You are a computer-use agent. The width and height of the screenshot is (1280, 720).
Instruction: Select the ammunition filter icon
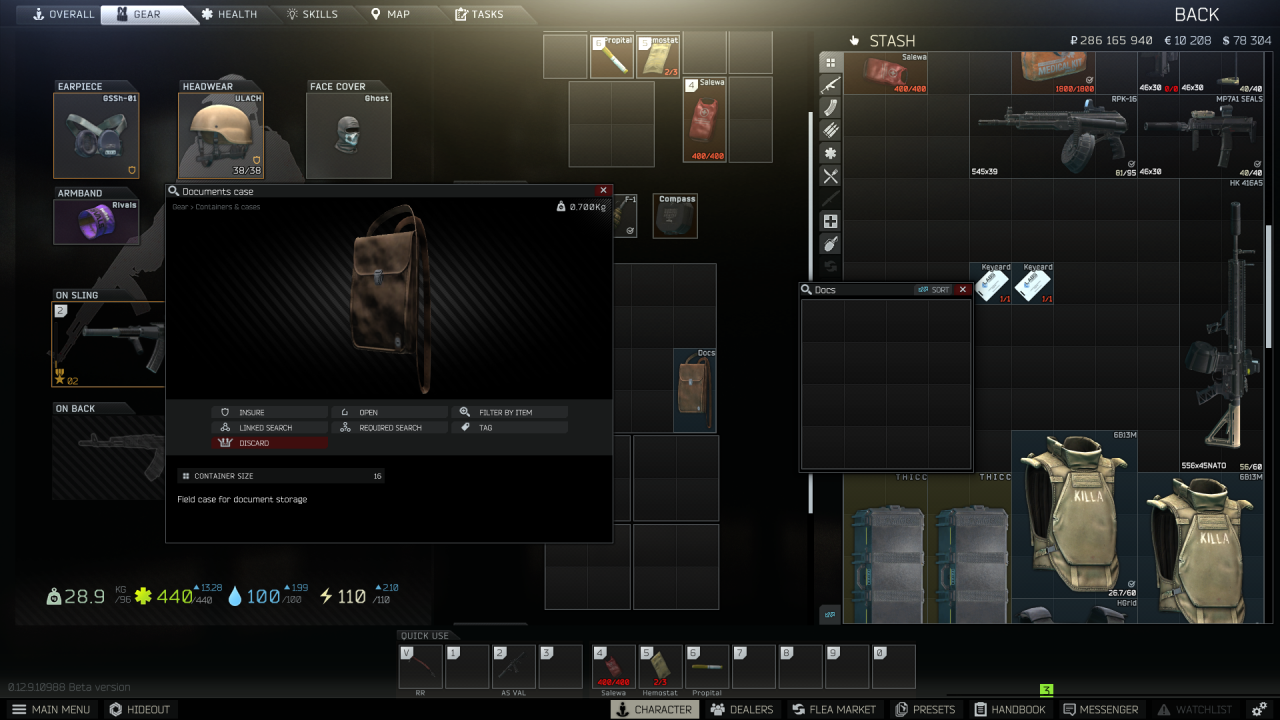click(830, 130)
